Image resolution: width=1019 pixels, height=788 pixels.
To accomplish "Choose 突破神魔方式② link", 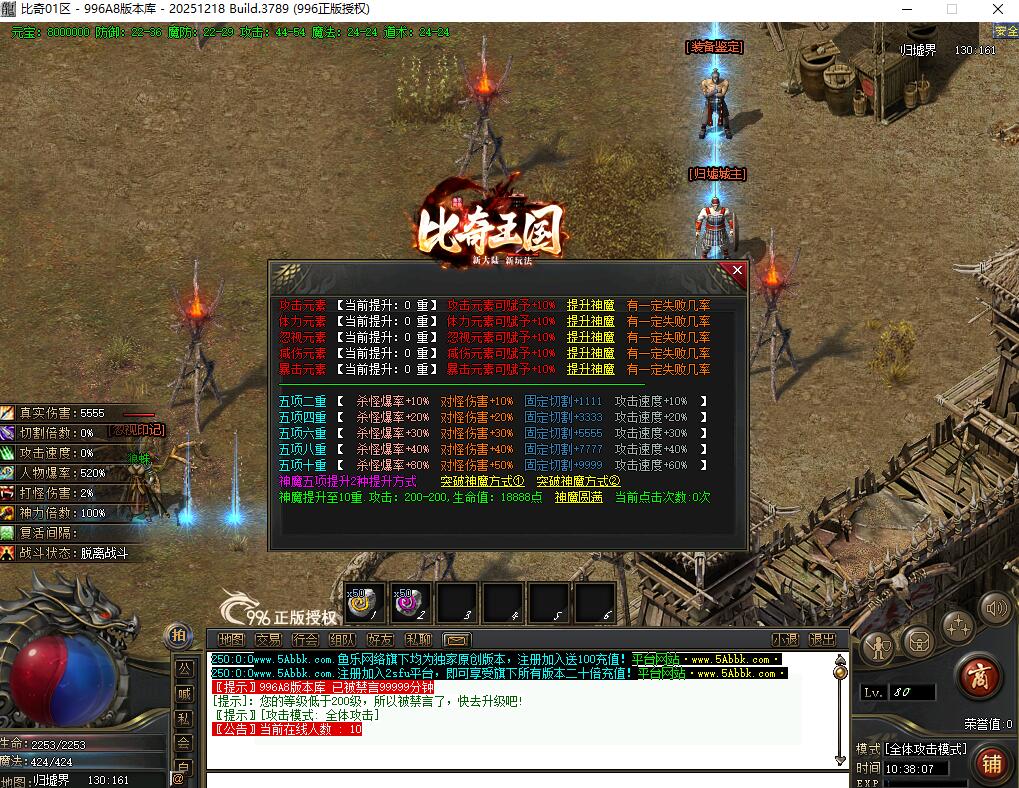I will tap(578, 481).
